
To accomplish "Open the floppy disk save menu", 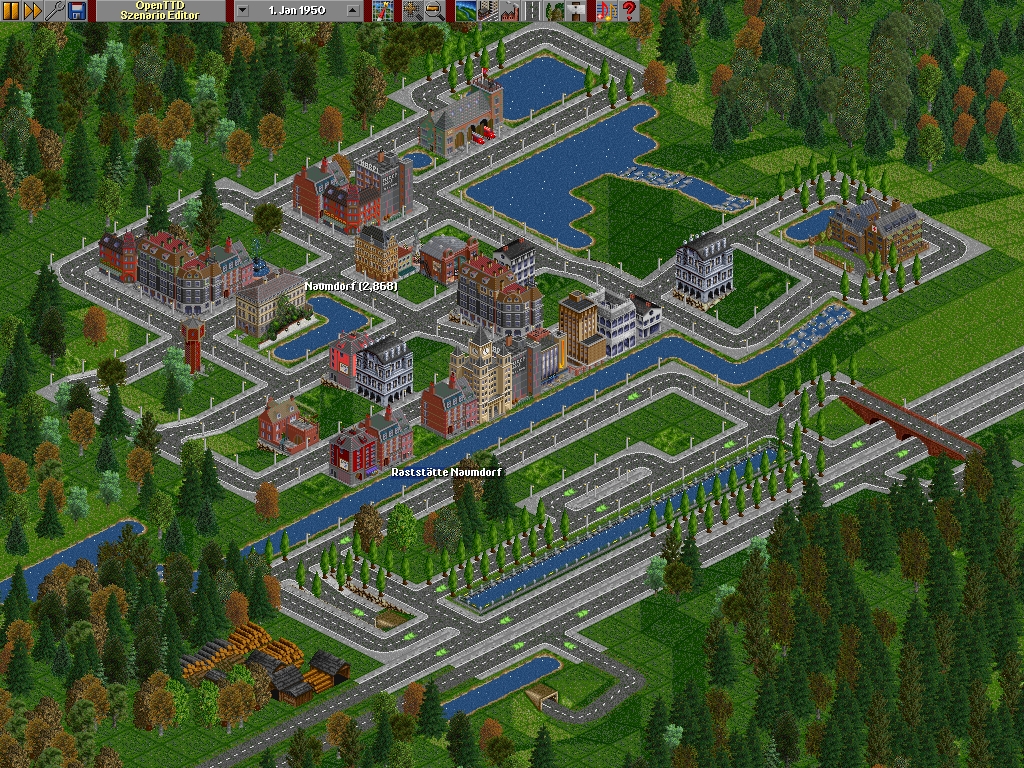I will click(x=77, y=11).
